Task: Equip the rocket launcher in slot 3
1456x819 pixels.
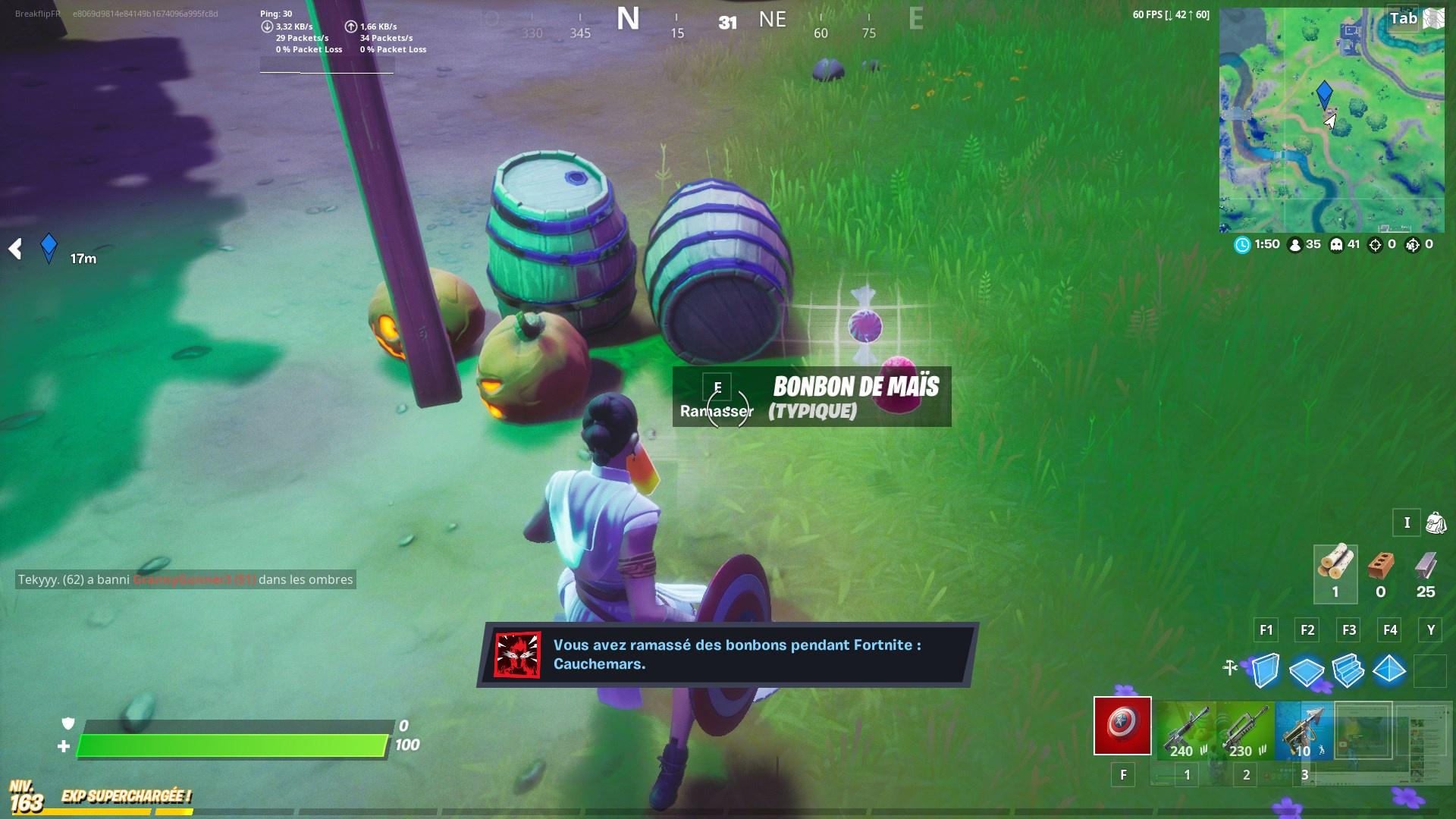Action: point(1303,728)
